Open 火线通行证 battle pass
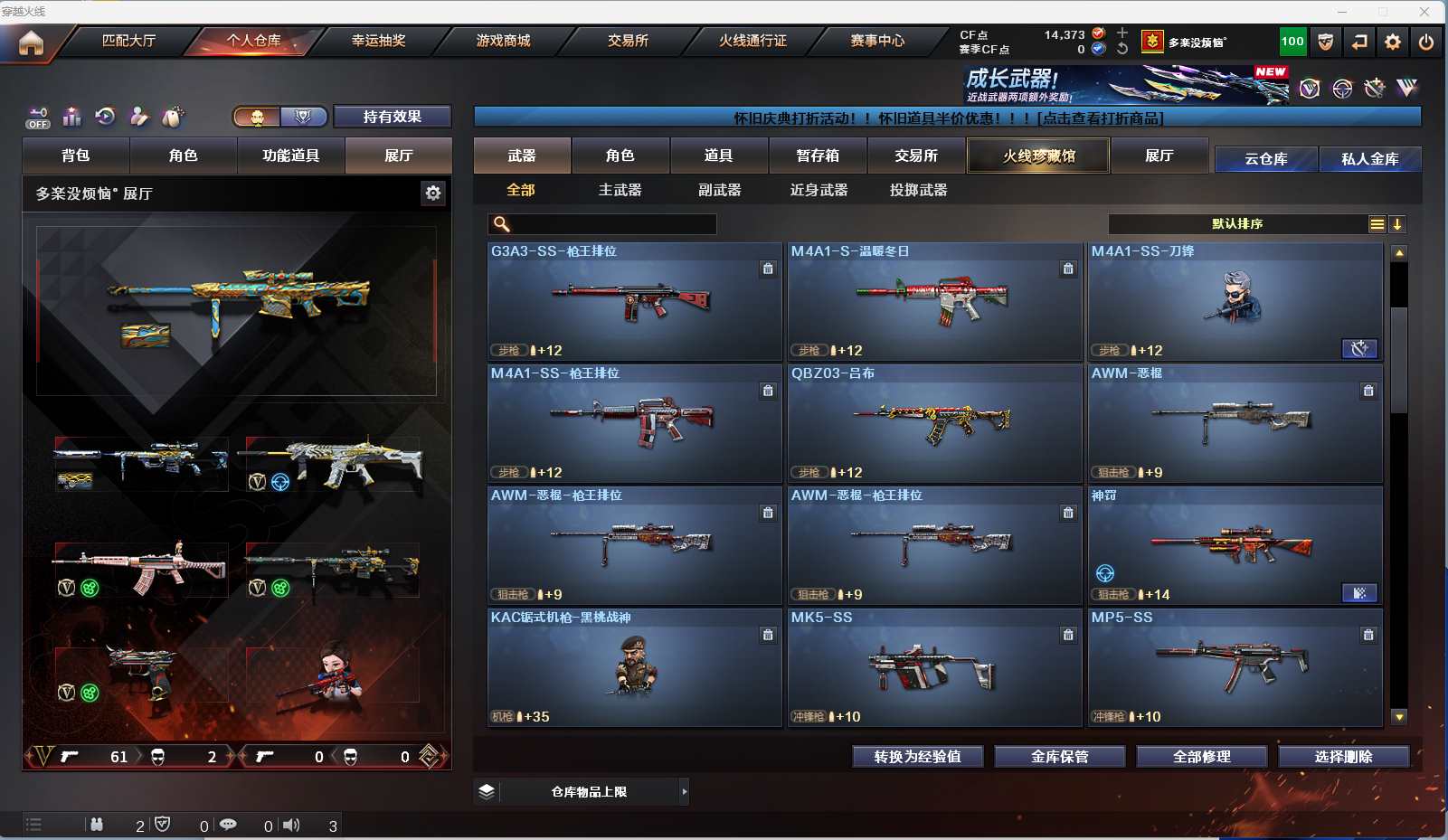Image resolution: width=1448 pixels, height=840 pixels. (x=752, y=41)
